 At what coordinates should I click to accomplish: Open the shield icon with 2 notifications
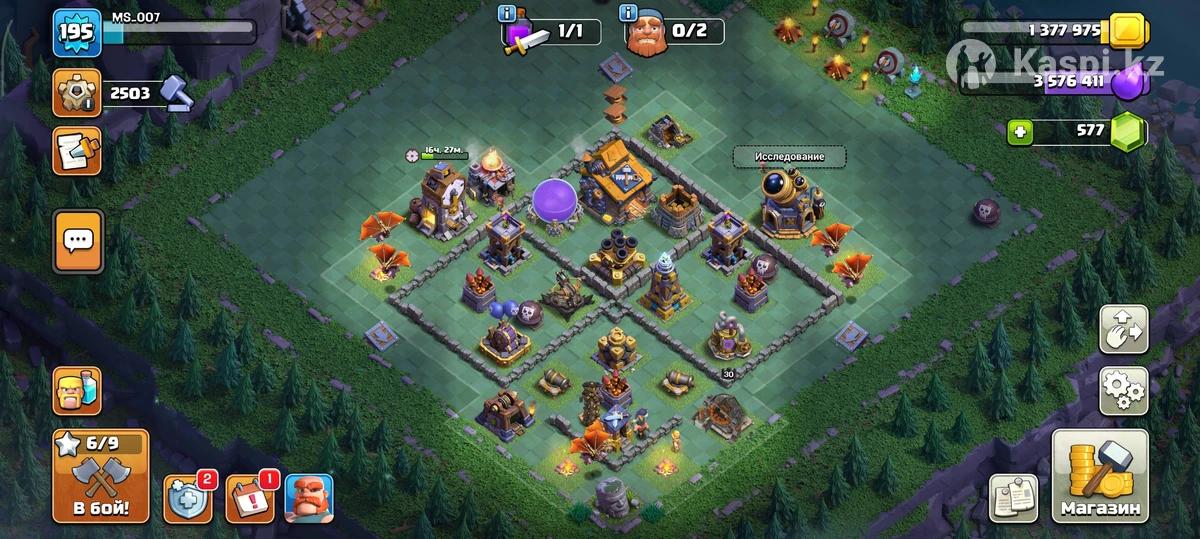(x=187, y=498)
